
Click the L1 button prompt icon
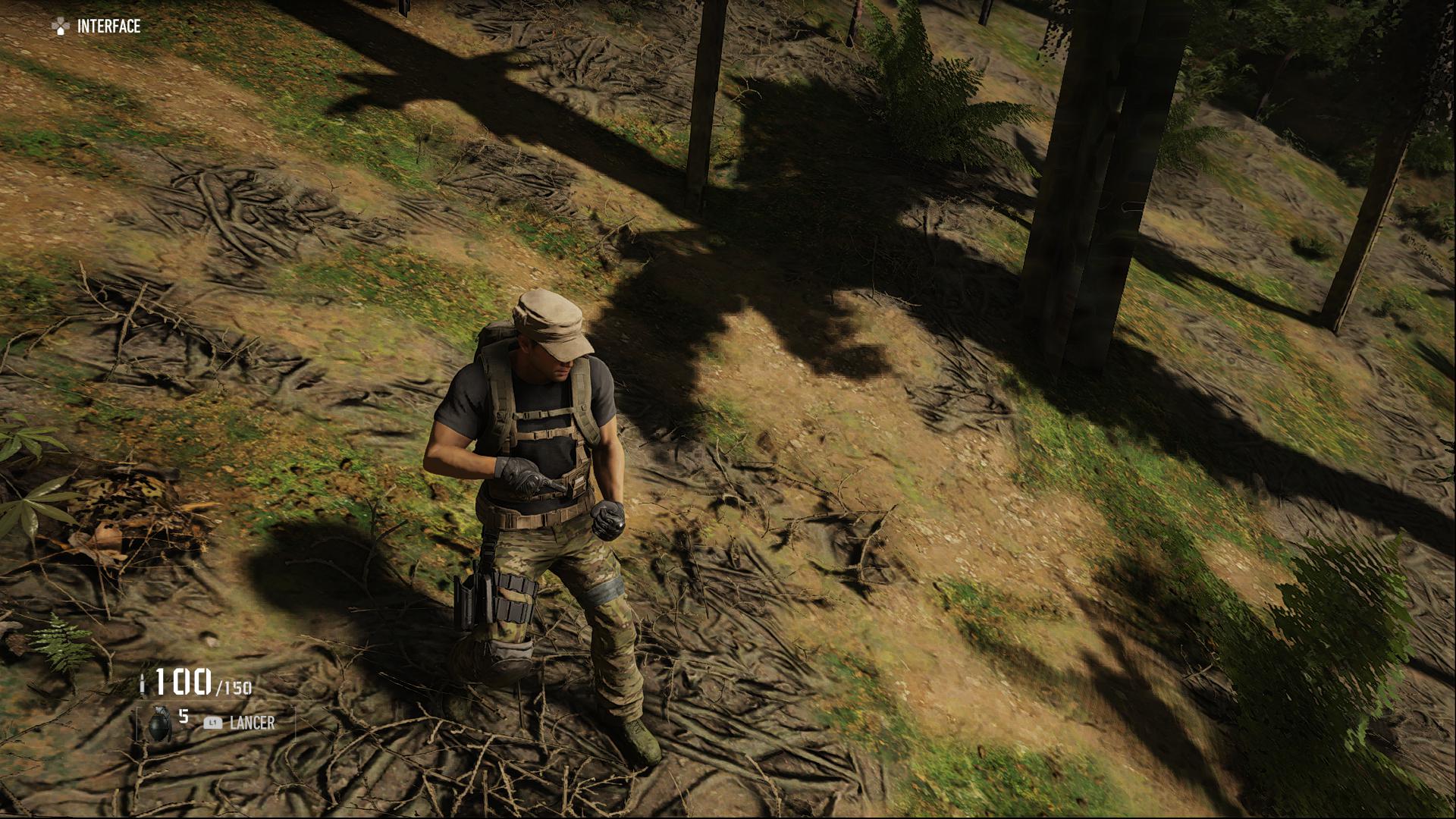(213, 723)
